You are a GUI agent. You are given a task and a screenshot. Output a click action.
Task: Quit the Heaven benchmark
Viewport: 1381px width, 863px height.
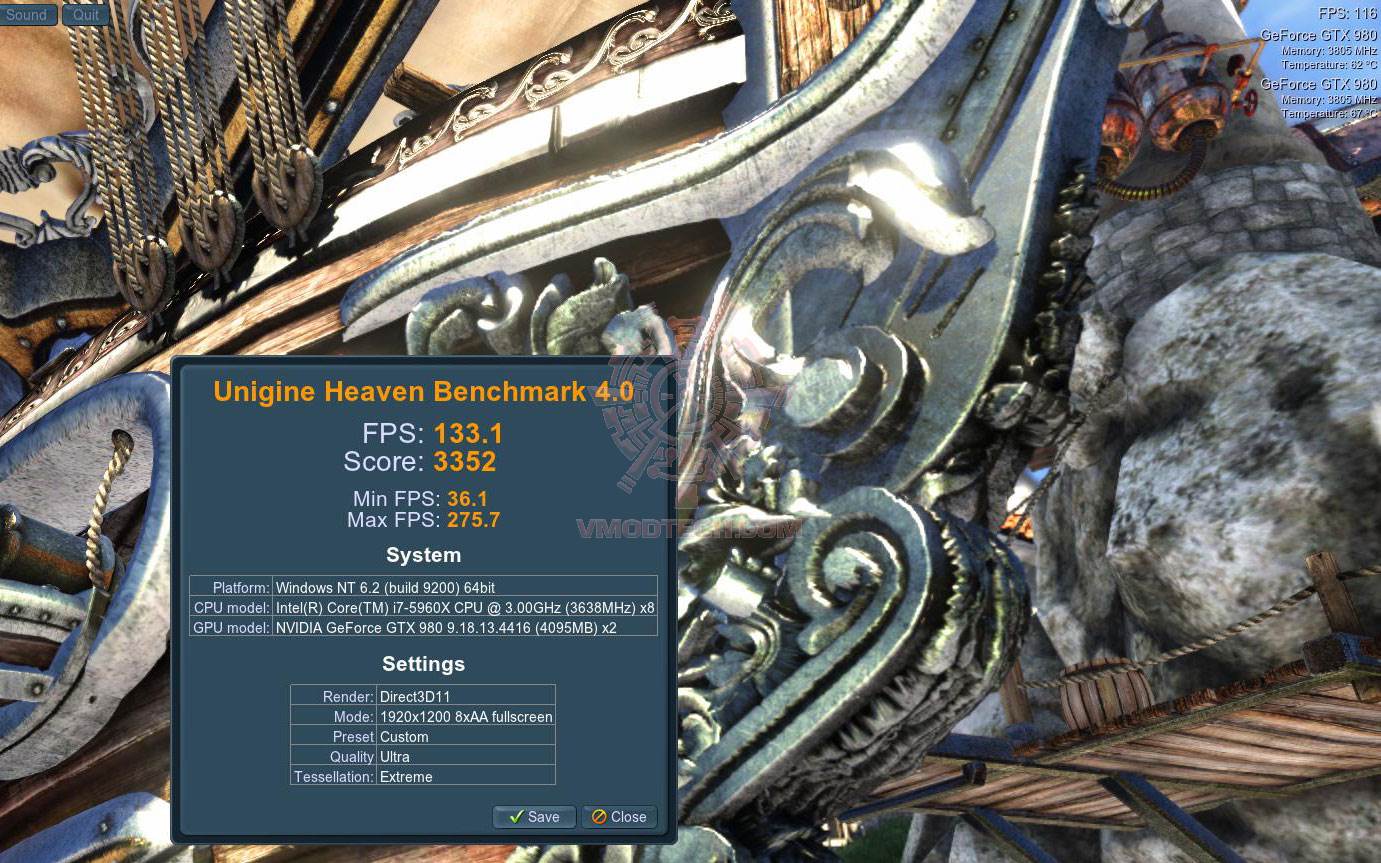pos(86,15)
